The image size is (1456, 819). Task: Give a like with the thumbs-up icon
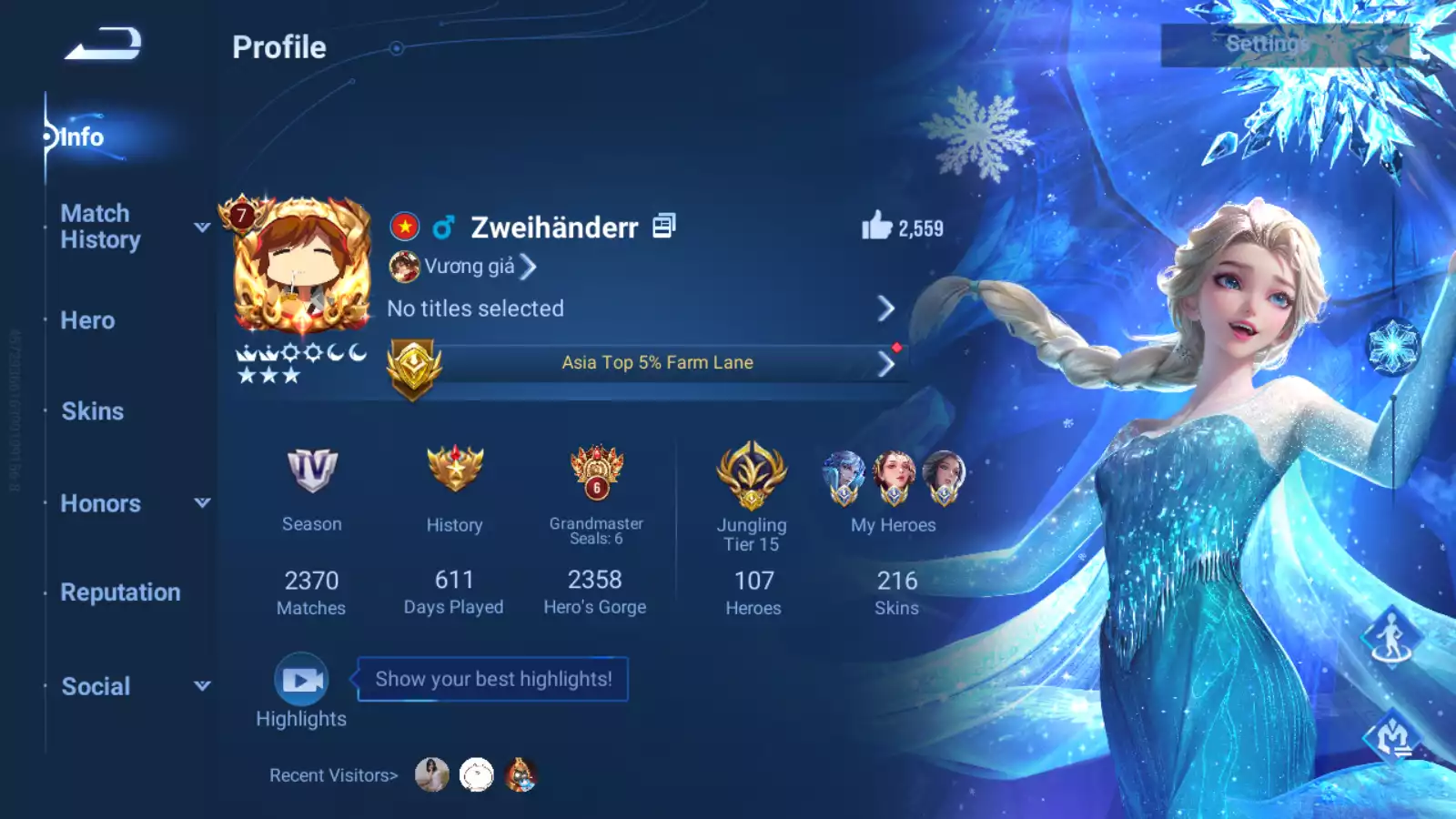[876, 226]
